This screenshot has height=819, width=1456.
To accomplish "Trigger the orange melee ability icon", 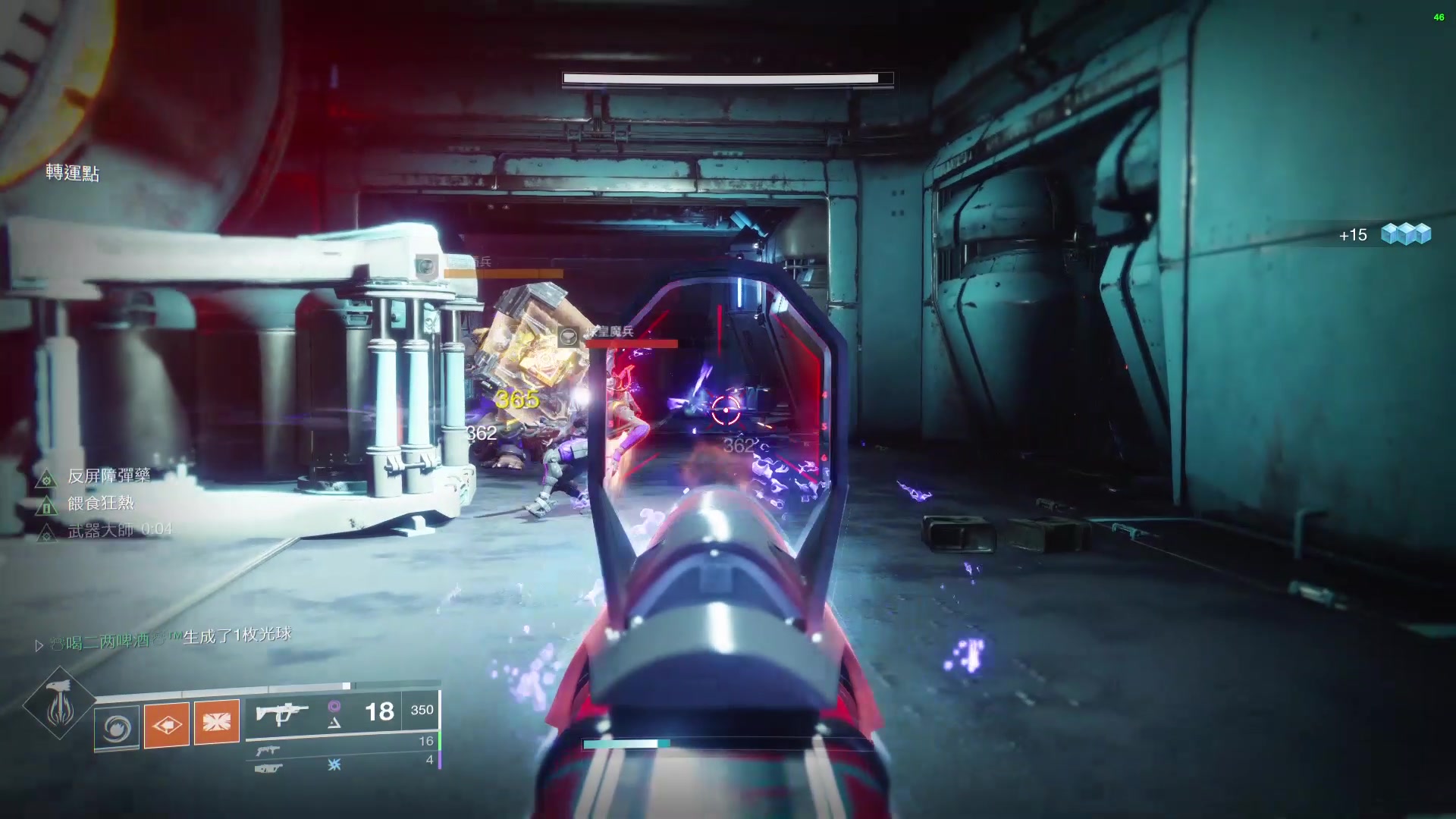I will (x=167, y=724).
